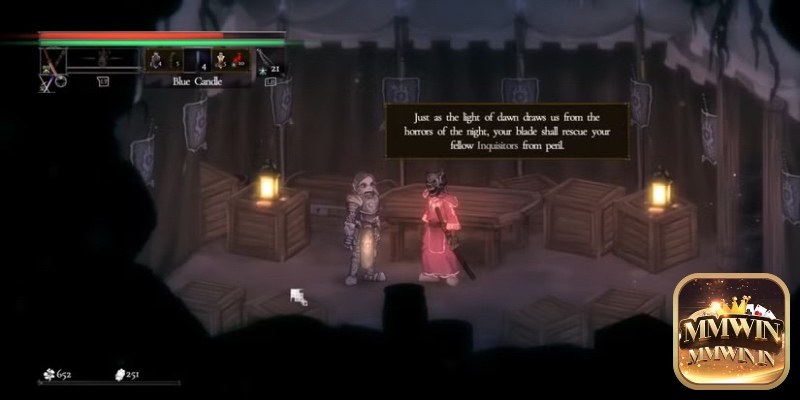This screenshot has width=800, height=400.
Task: Open the MMWIN logo overlay
Action: (730, 331)
